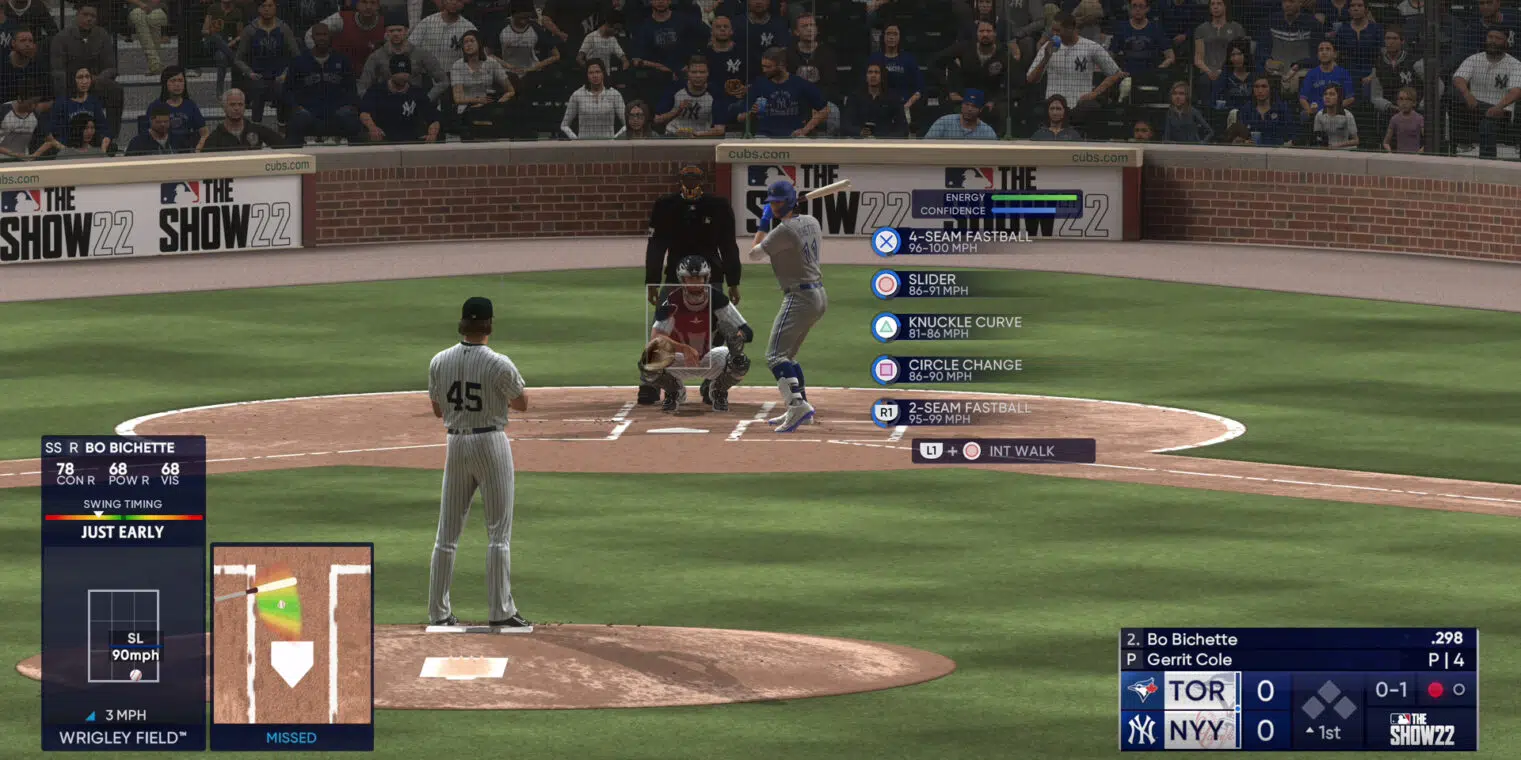Select the 4-Seam Fastball pitch

click(x=953, y=242)
